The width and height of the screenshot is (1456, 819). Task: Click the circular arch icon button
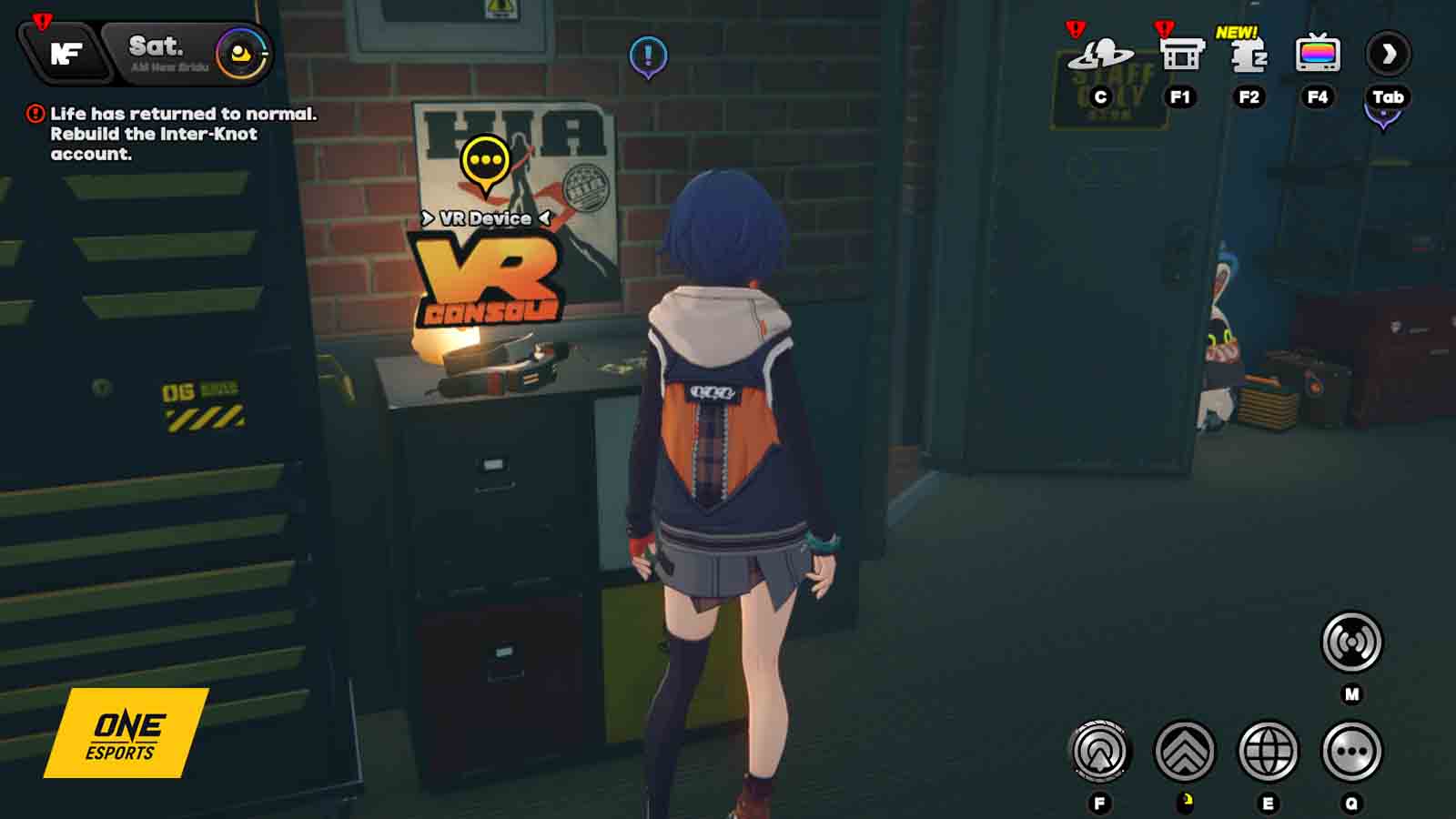pos(1099,752)
